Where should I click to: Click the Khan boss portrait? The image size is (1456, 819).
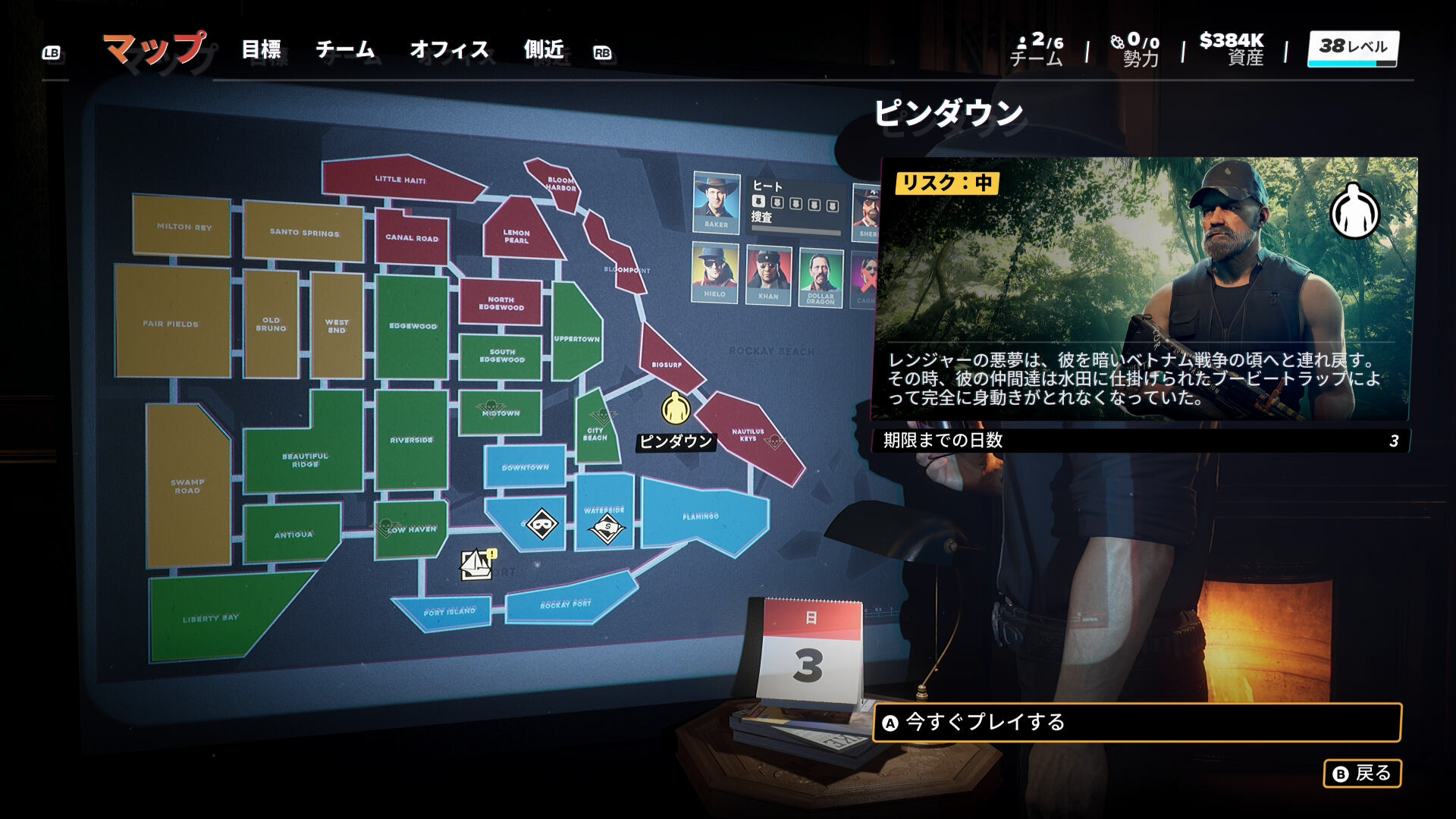tap(768, 275)
